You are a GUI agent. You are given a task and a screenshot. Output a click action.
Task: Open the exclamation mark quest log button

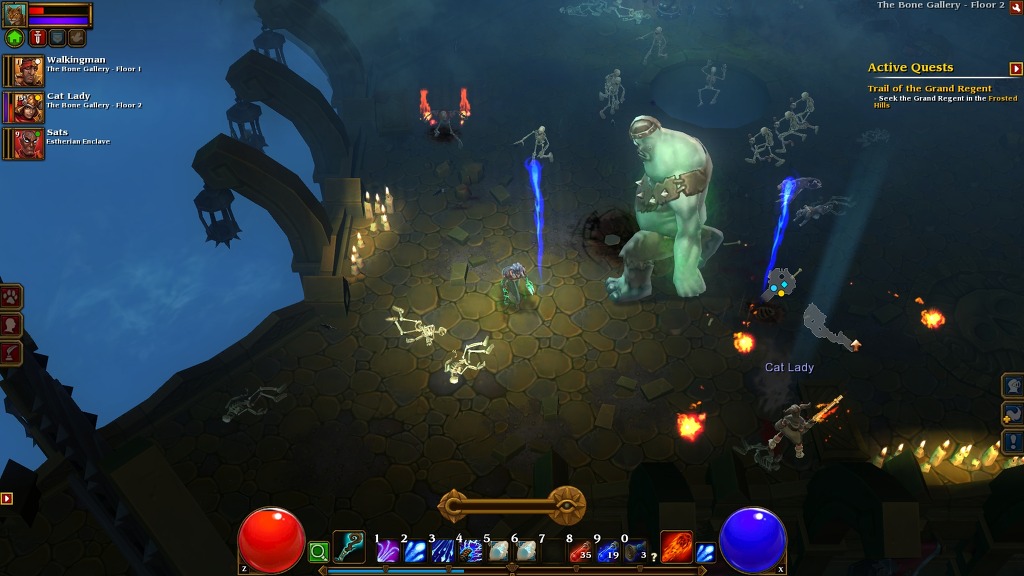[x=1012, y=441]
